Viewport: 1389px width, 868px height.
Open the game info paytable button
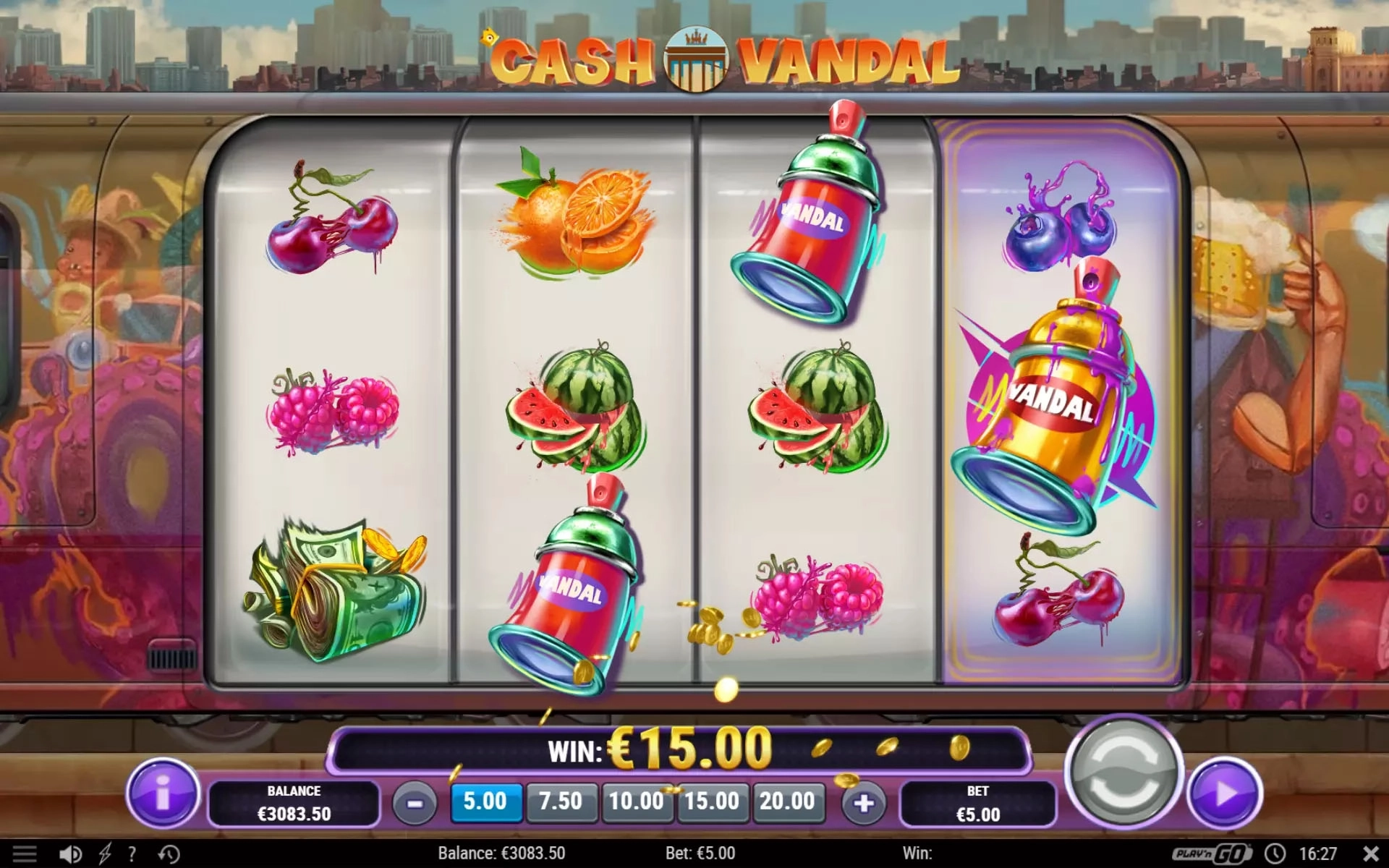coord(163,793)
